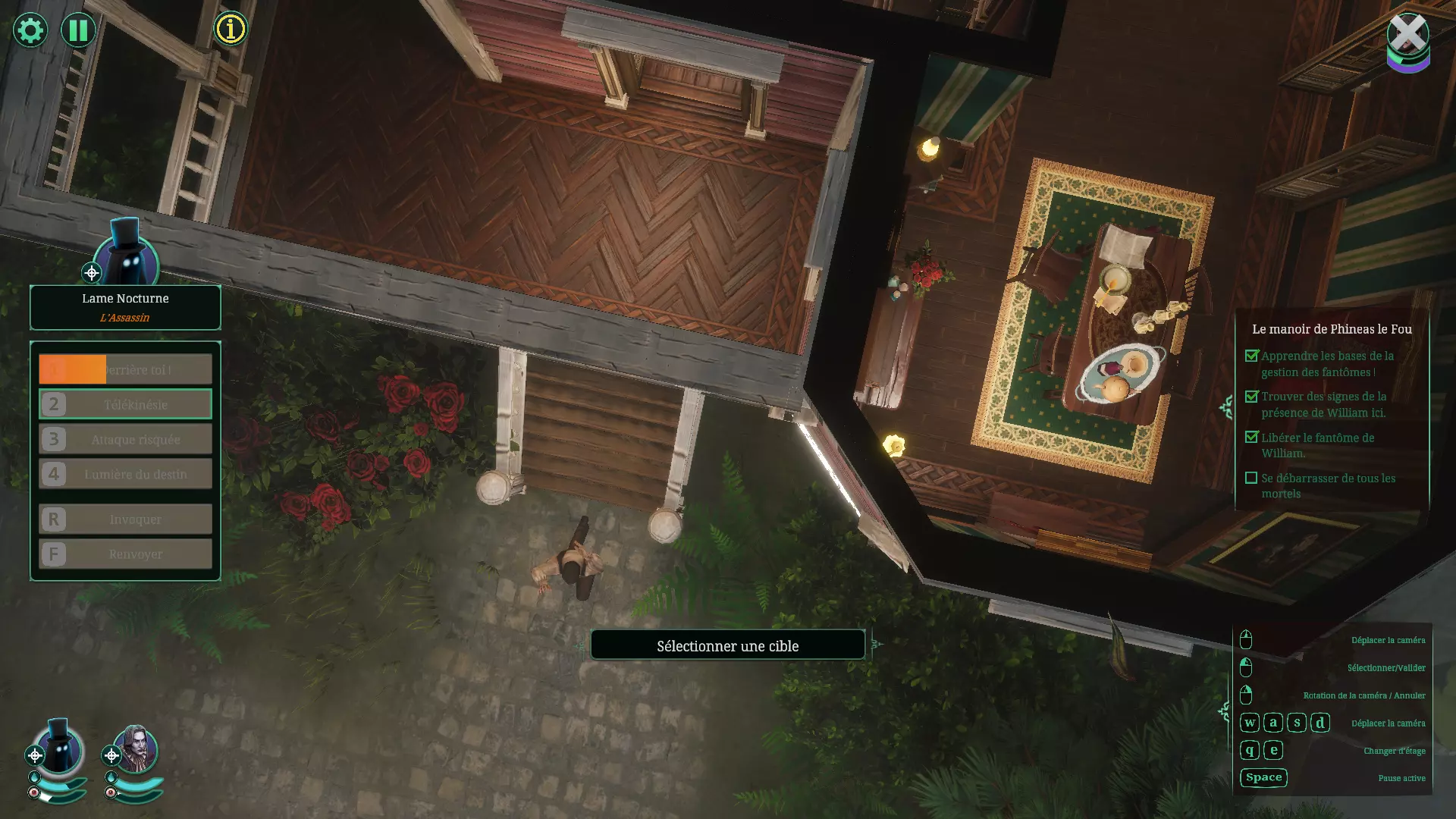This screenshot has width=1456, height=819.
Task: Collapse the objectives panel with its side arrow
Action: (x=1226, y=408)
